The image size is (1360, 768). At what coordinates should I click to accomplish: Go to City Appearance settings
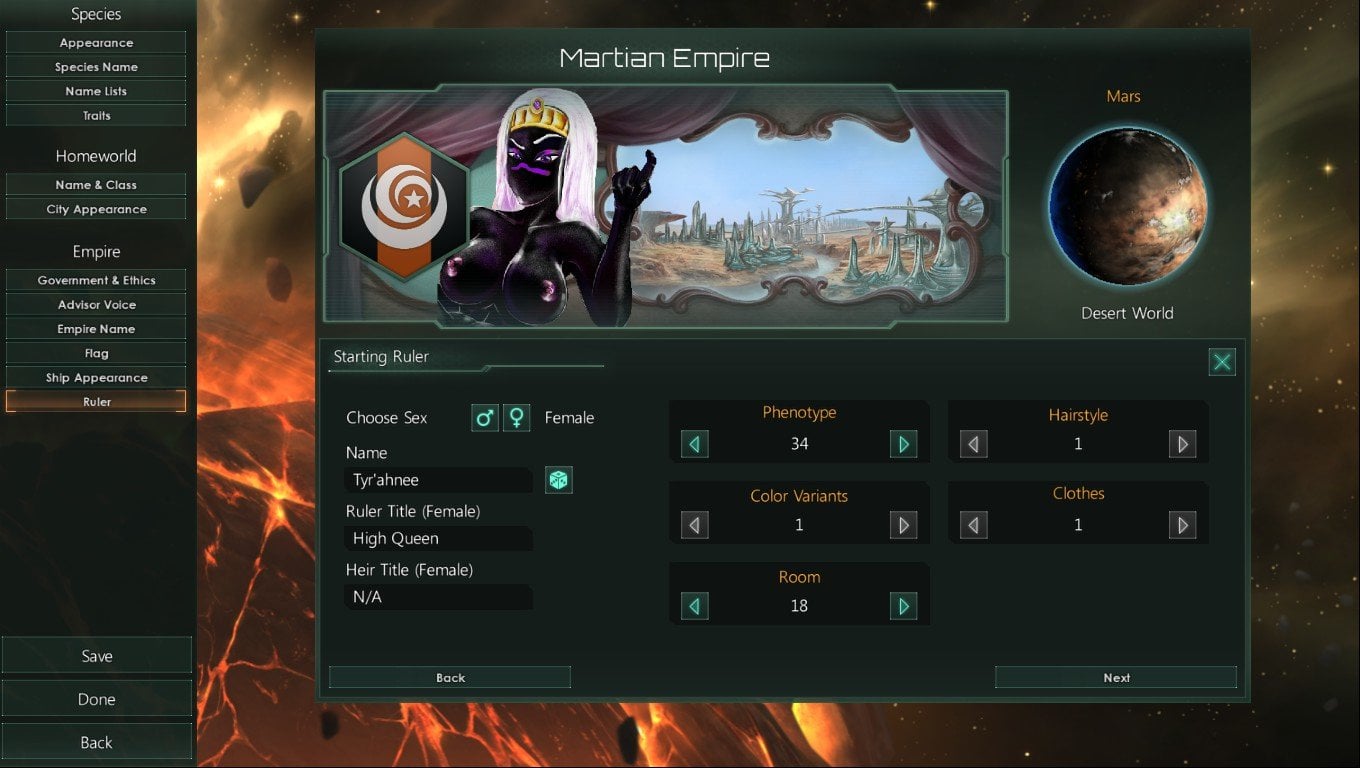click(x=96, y=209)
